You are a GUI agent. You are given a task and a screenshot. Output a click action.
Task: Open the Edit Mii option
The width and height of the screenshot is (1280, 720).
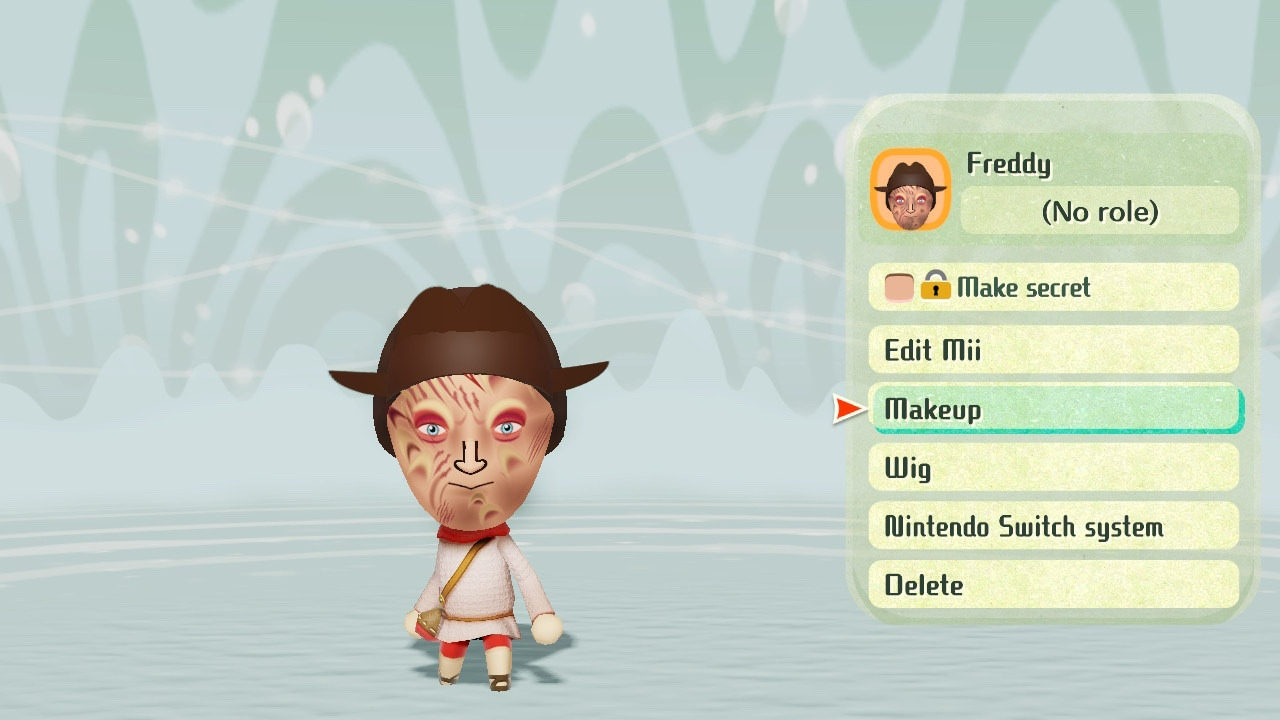(x=1053, y=350)
